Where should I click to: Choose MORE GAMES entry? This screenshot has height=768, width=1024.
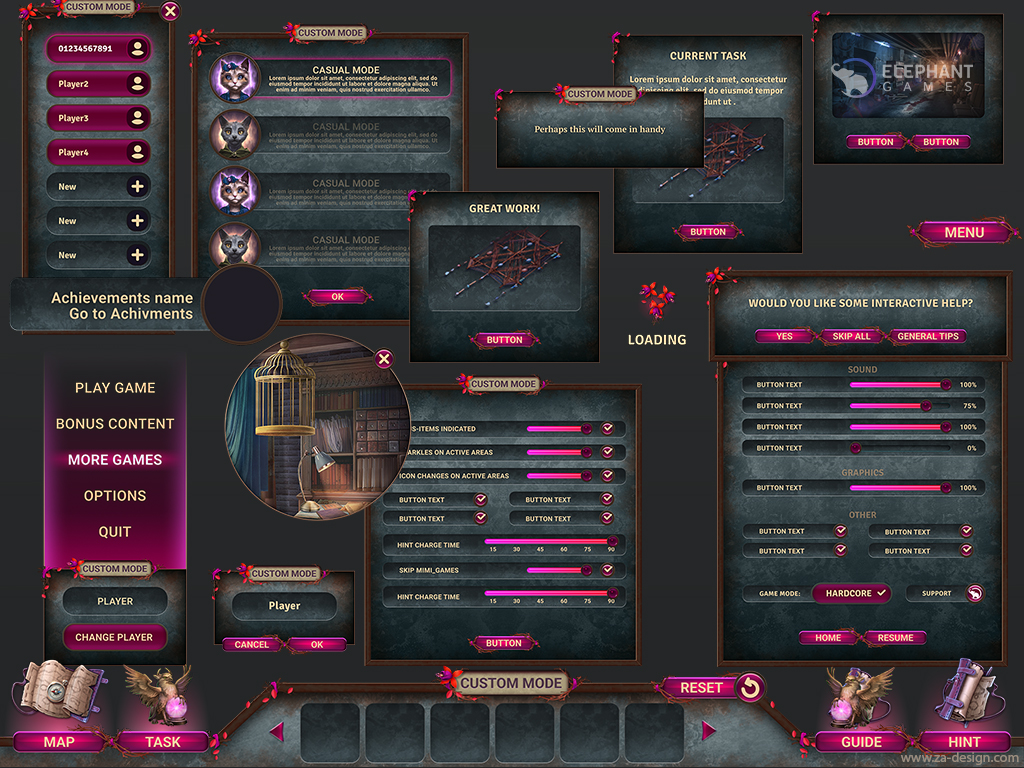[x=115, y=460]
